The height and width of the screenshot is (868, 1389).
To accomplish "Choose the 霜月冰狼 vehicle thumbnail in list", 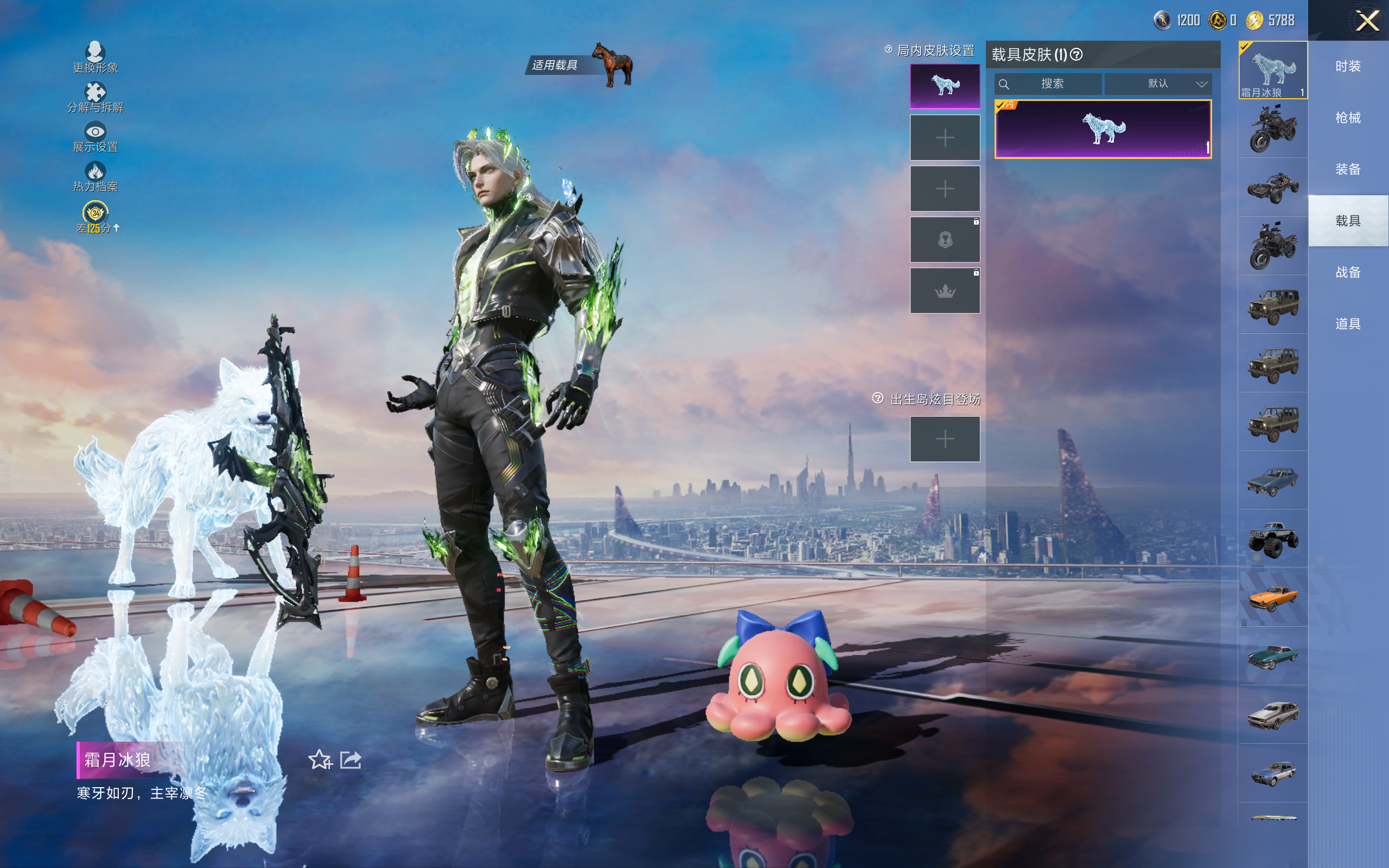I will [1272, 70].
